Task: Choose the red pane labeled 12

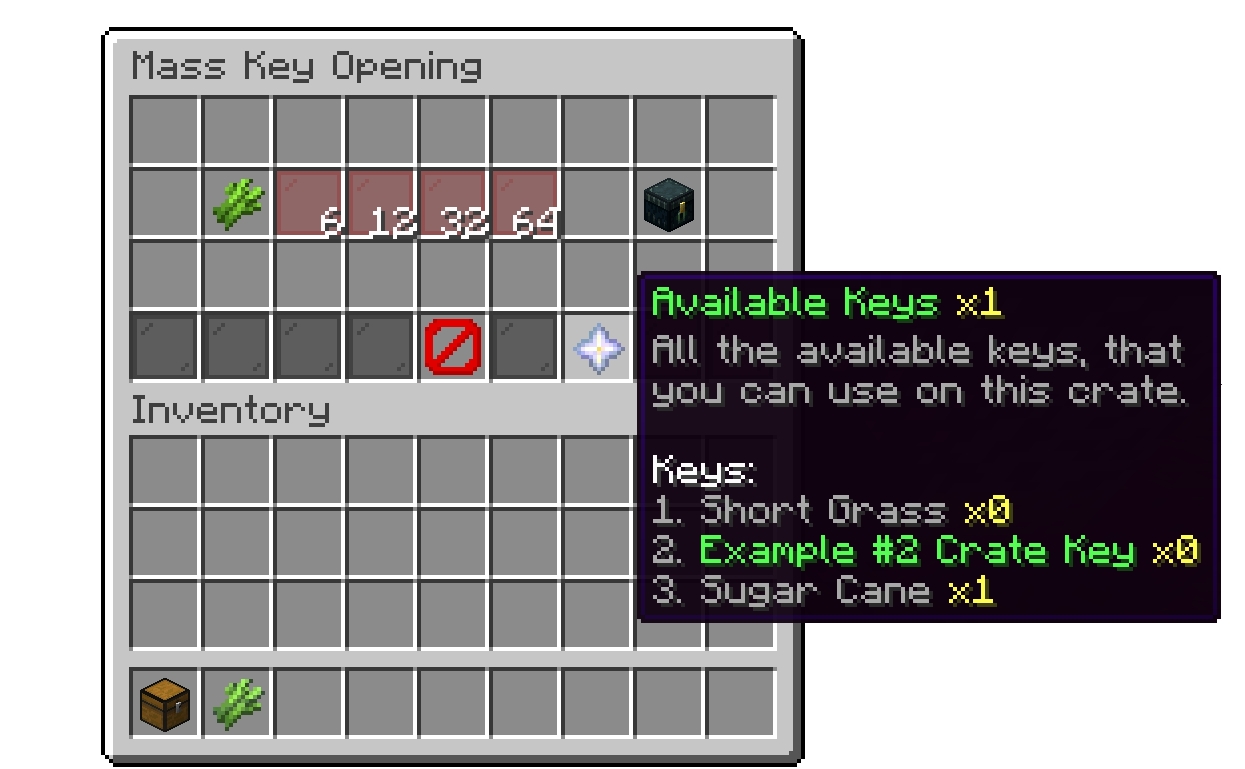Action: (381, 204)
